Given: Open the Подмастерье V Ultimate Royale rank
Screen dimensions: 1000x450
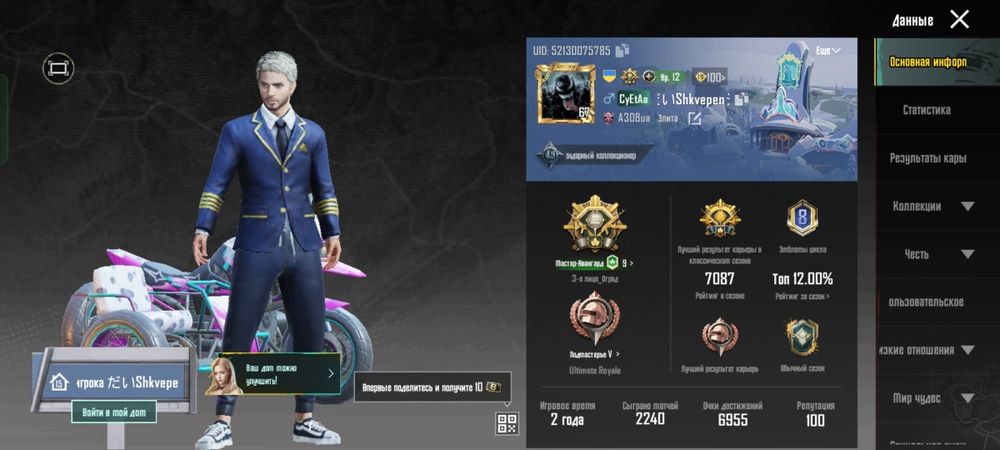Looking at the screenshot, I should click(594, 354).
